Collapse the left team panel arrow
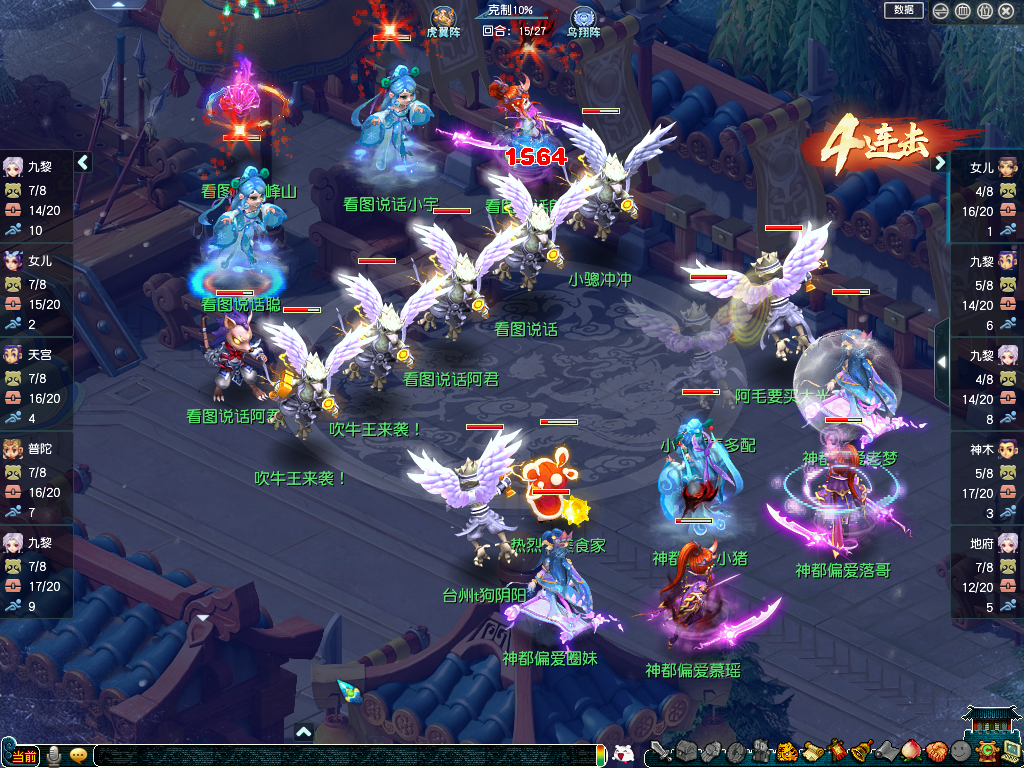The image size is (1024, 768). (83, 162)
